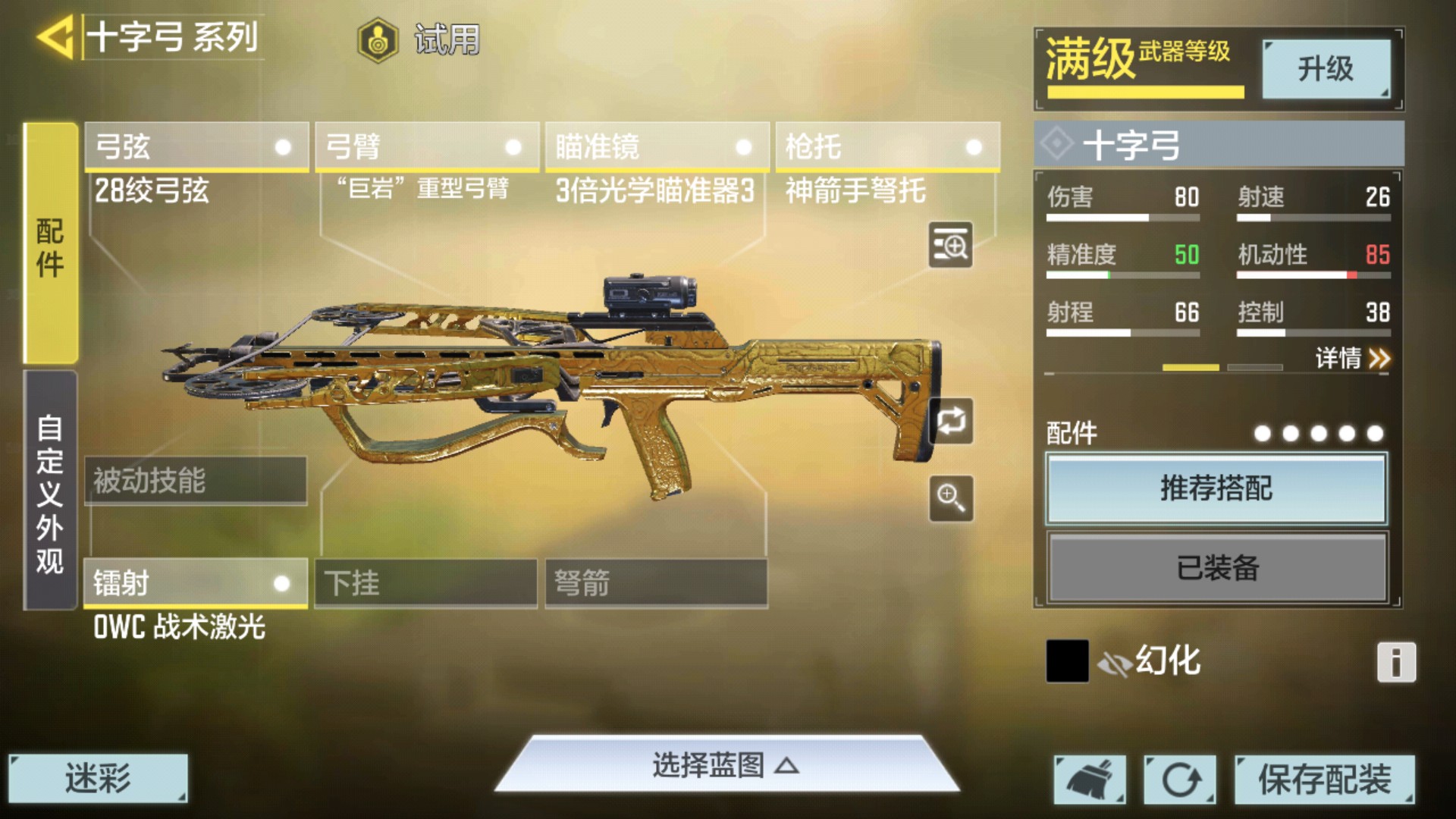Open the 被动技能 passive skill slot
The height and width of the screenshot is (819, 1456).
pyautogui.click(x=195, y=481)
